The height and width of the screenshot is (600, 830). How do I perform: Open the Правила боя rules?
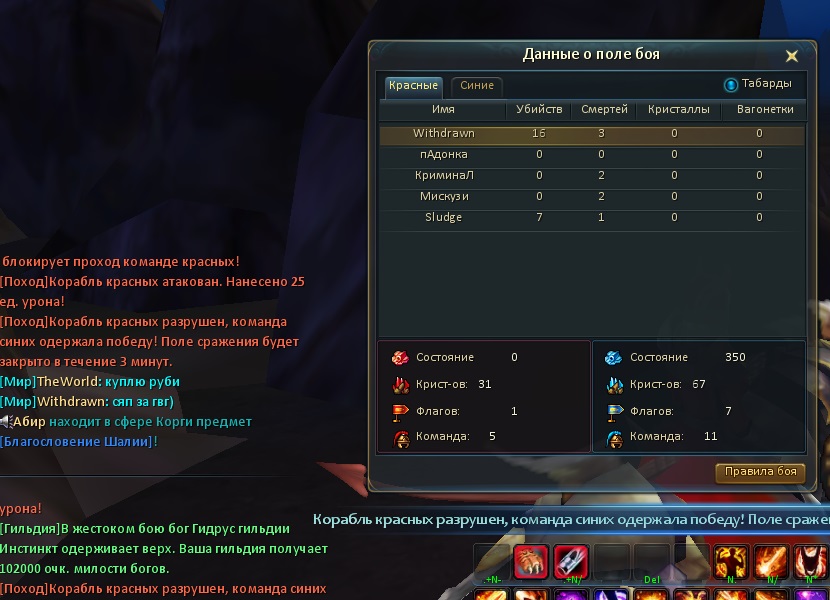[x=760, y=472]
